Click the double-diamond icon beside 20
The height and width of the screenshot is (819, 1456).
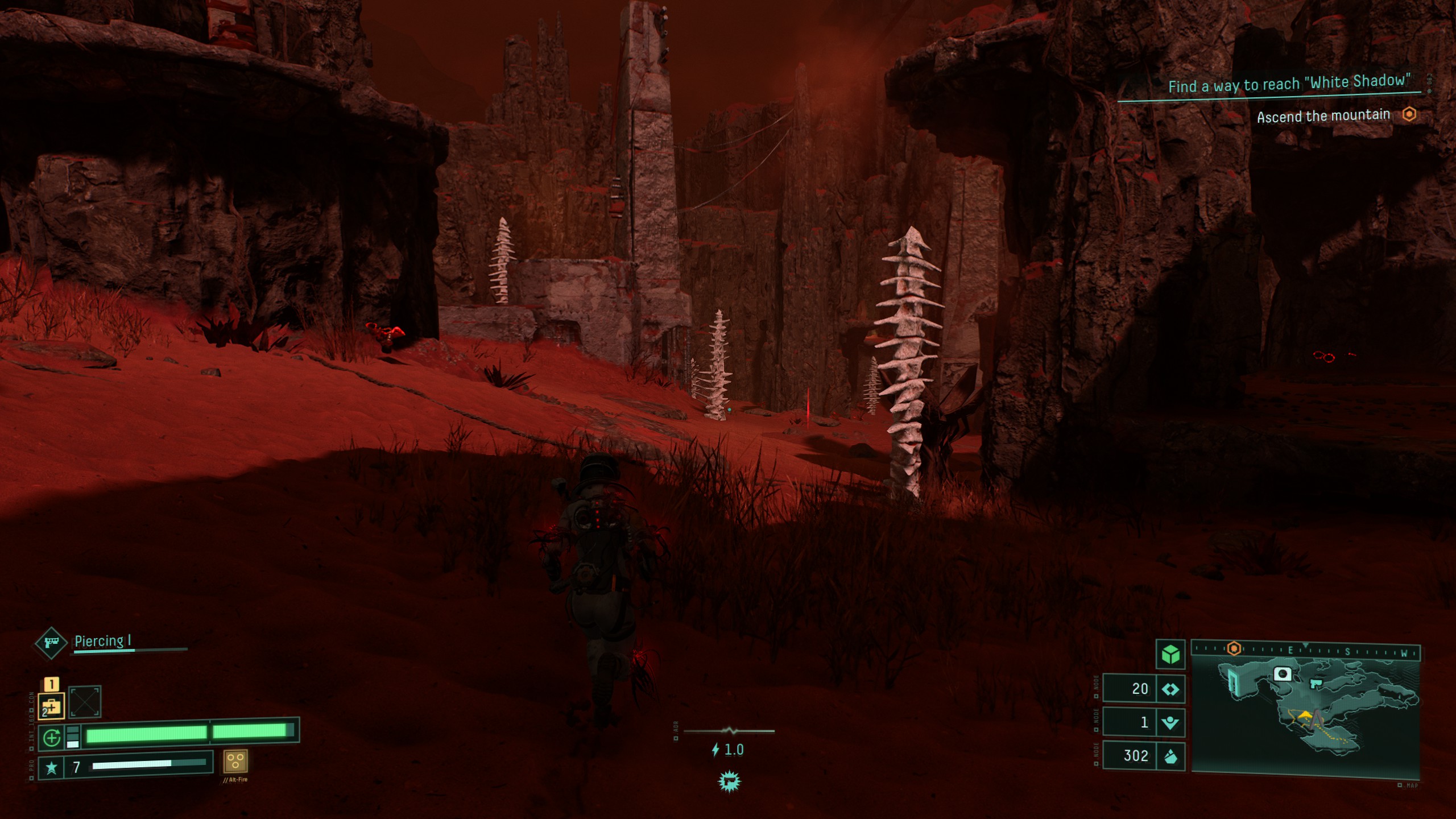pos(1170,689)
